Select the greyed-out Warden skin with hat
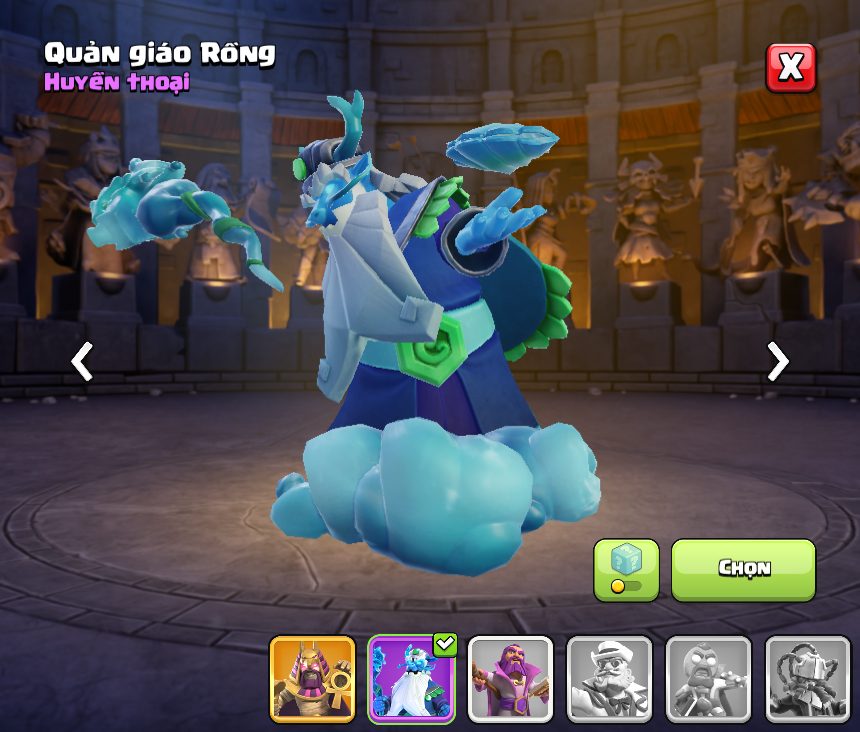The image size is (860, 732). tap(609, 679)
